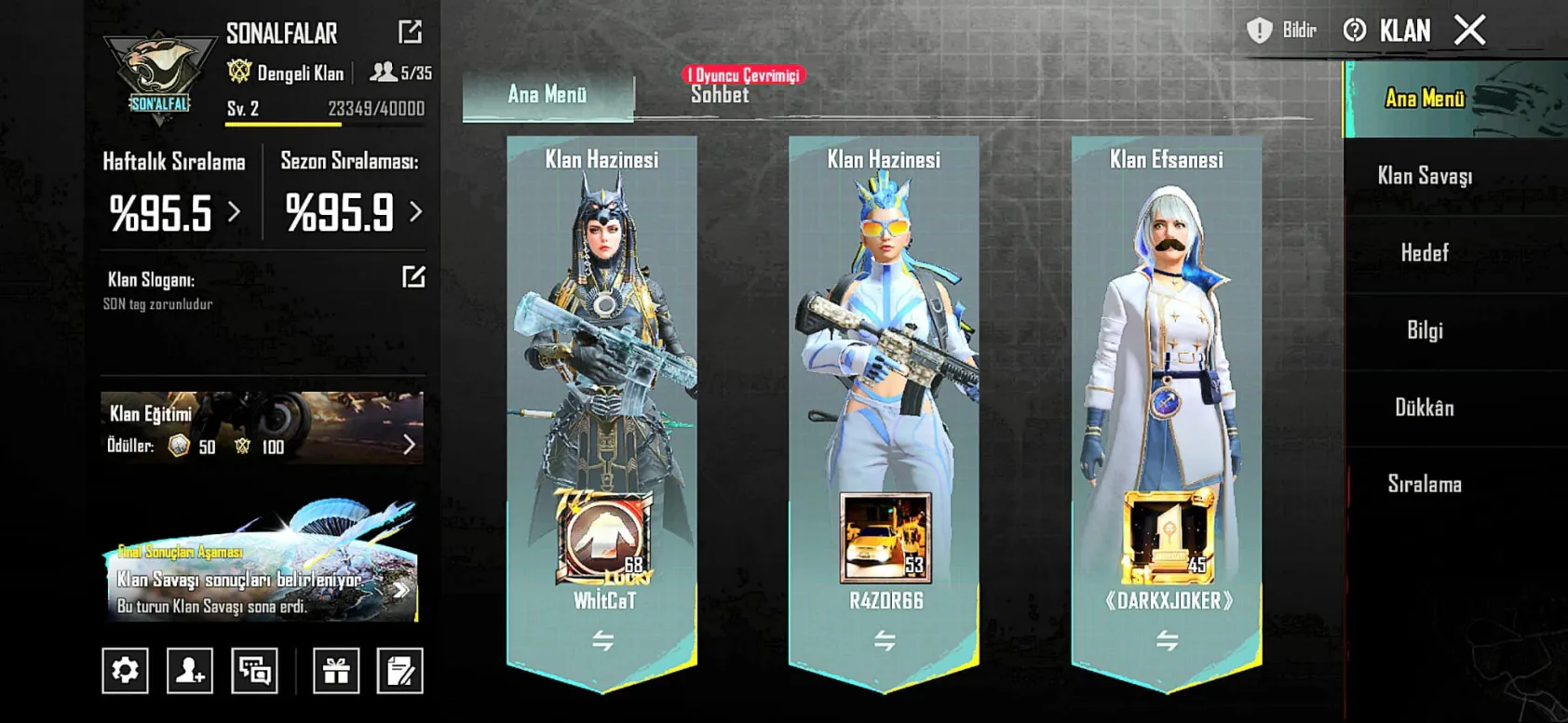Close the Klan screen

[x=1469, y=31]
